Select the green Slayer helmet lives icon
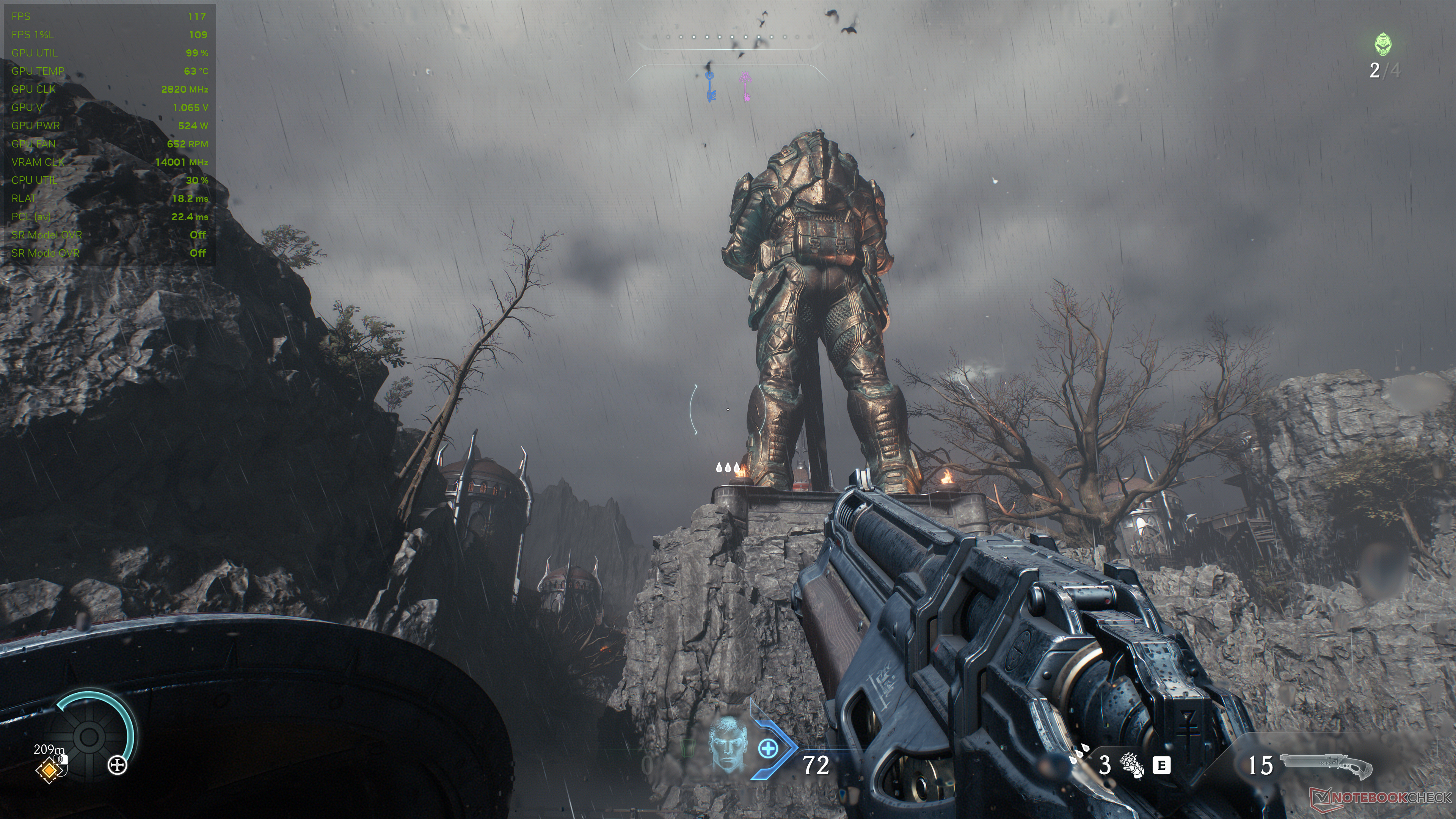 1382,44
